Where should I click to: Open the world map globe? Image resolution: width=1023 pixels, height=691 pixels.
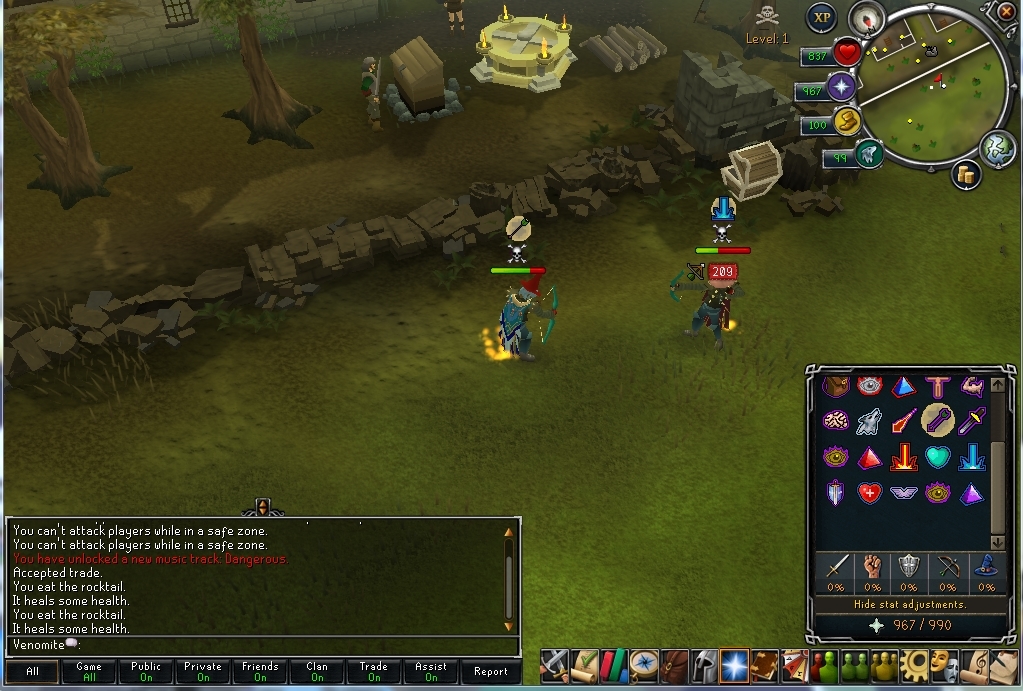[997, 149]
